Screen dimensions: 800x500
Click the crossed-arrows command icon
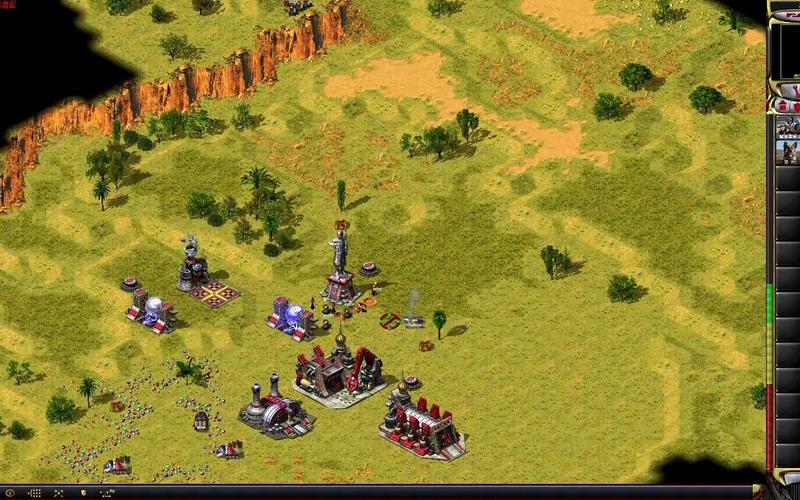coord(58,493)
